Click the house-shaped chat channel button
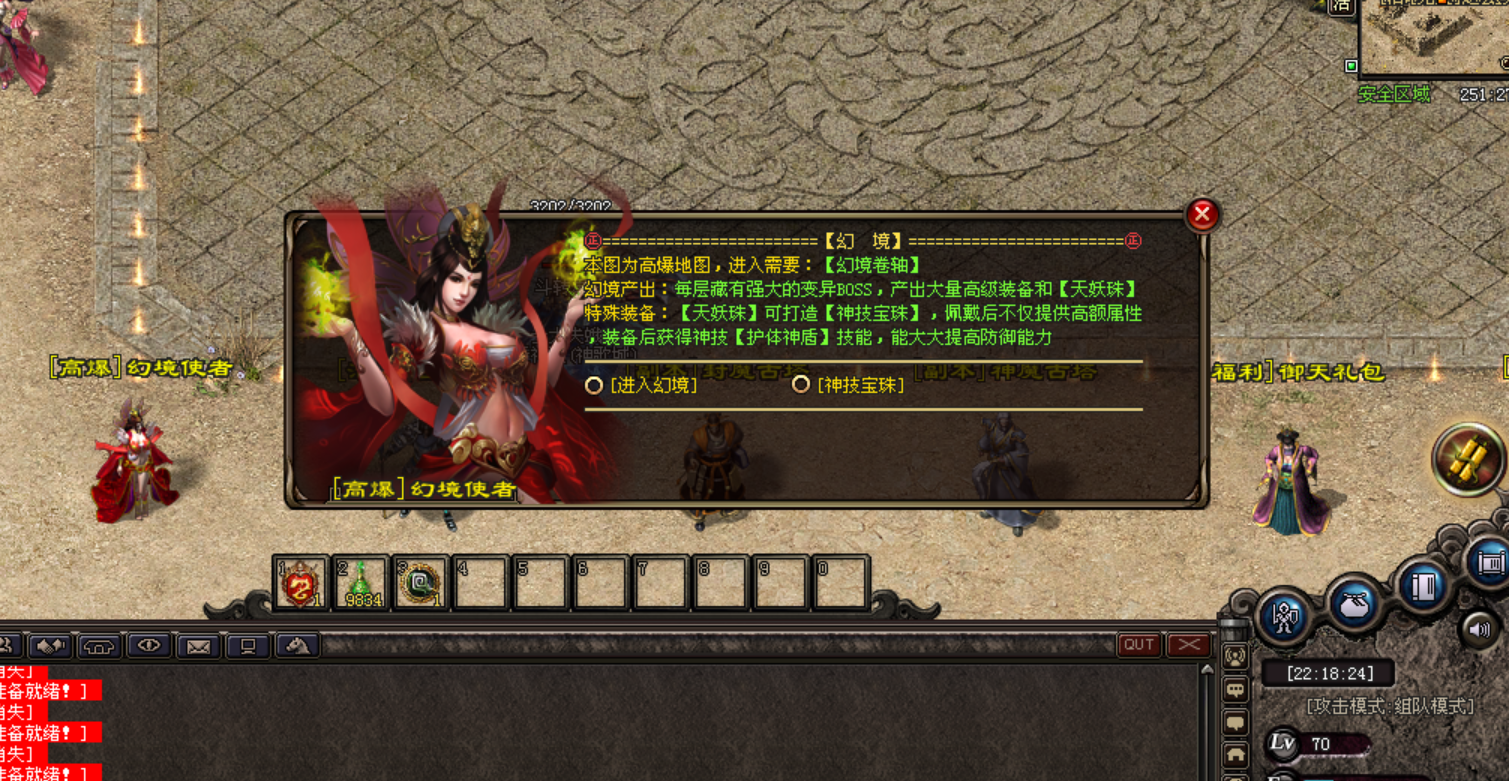 point(1236,755)
